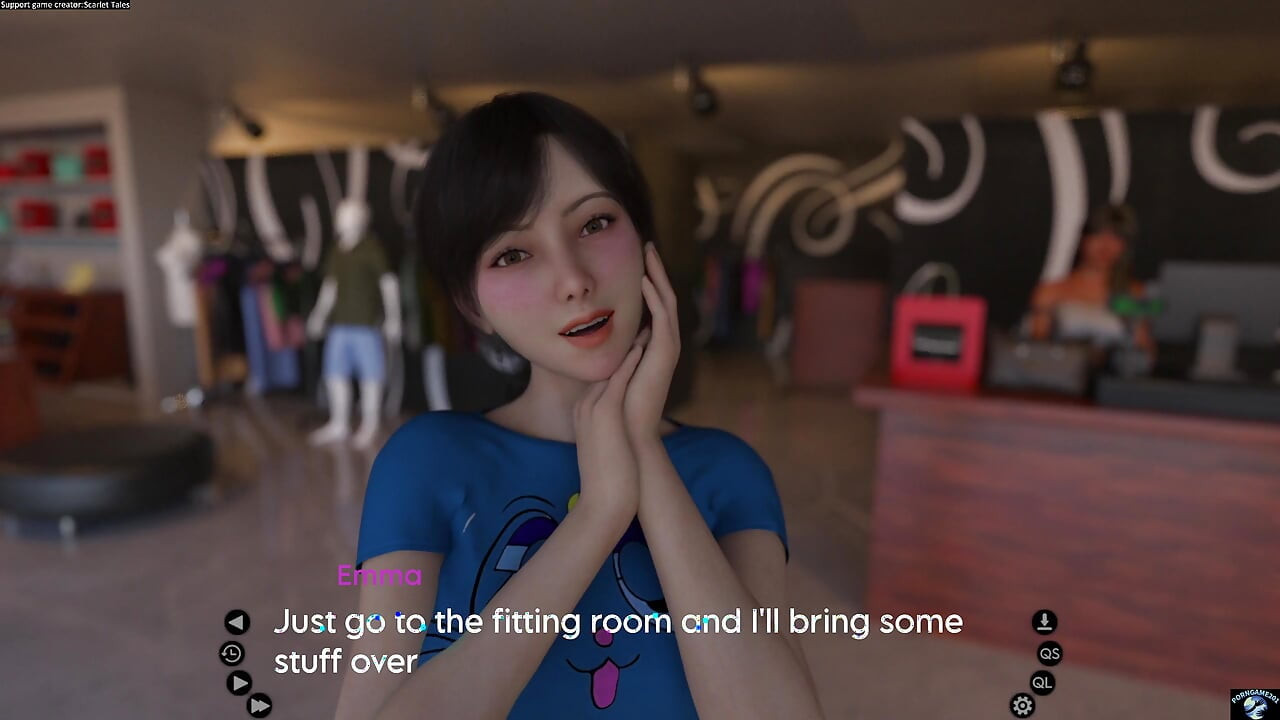Skip dialogue with the fast-forward icon
Viewport: 1280px width, 720px height.
[x=260, y=705]
